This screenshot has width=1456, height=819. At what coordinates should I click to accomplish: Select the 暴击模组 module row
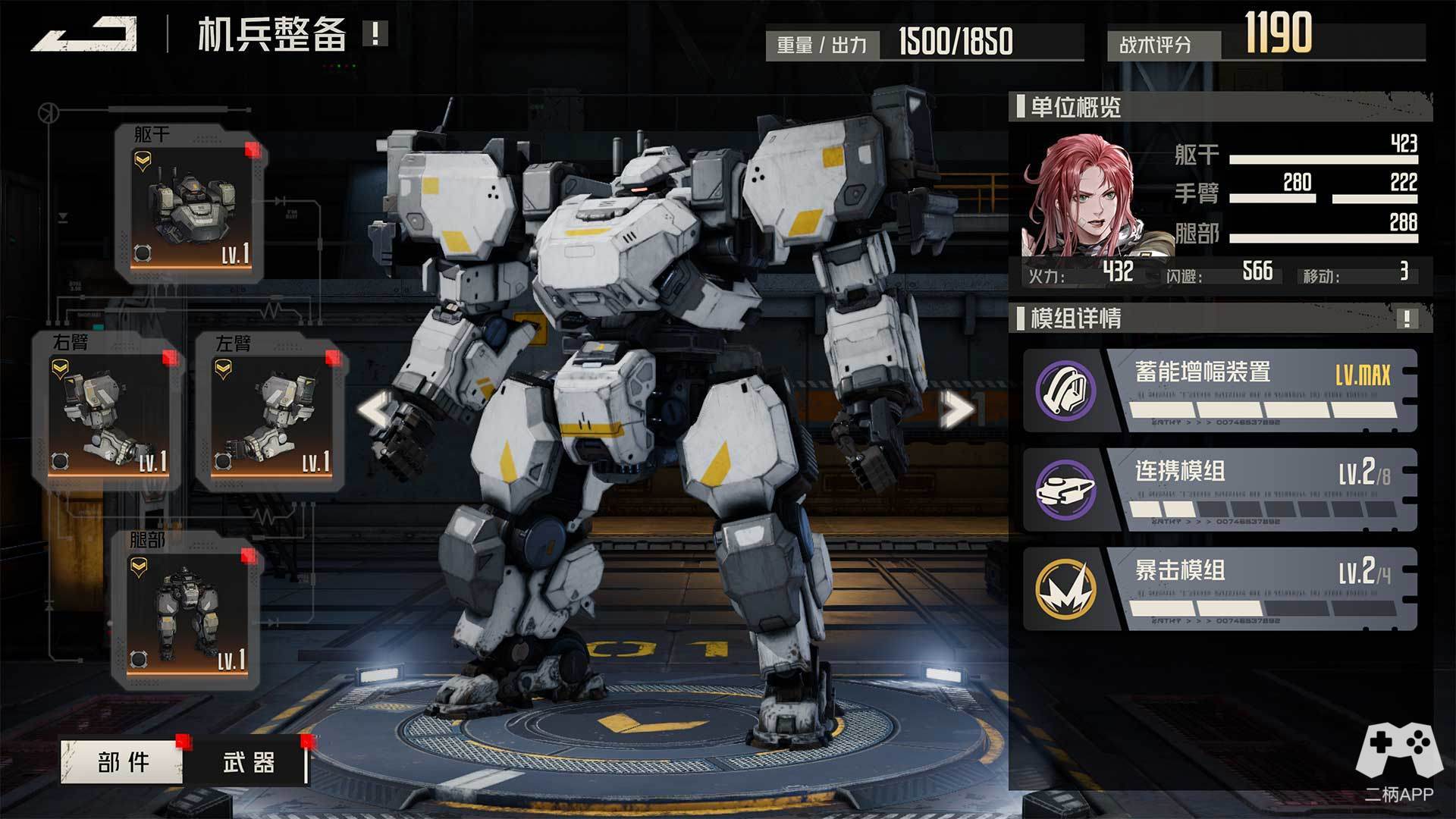pyautogui.click(x=1219, y=589)
